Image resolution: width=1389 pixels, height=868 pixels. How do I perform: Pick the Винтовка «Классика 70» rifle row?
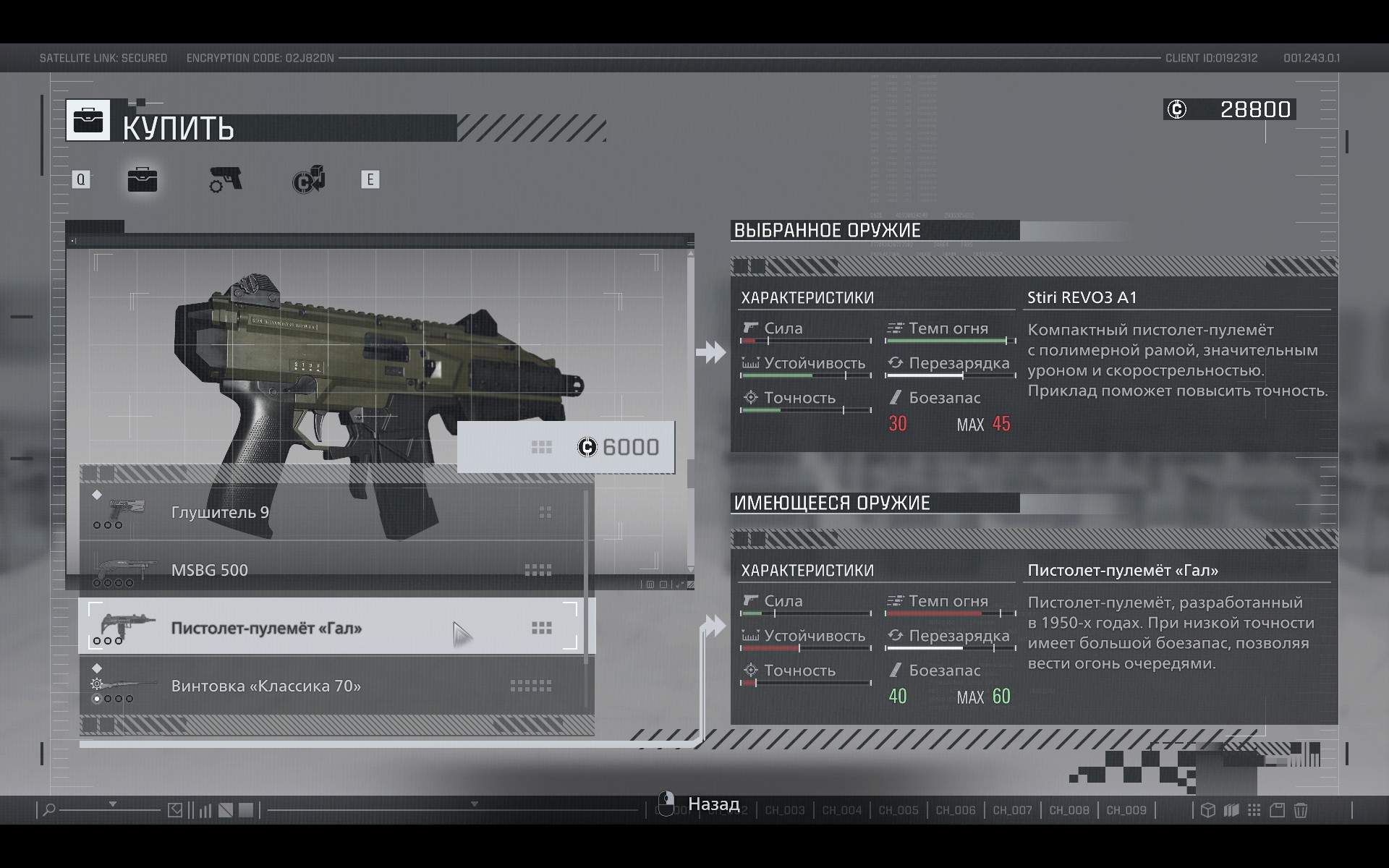[336, 685]
